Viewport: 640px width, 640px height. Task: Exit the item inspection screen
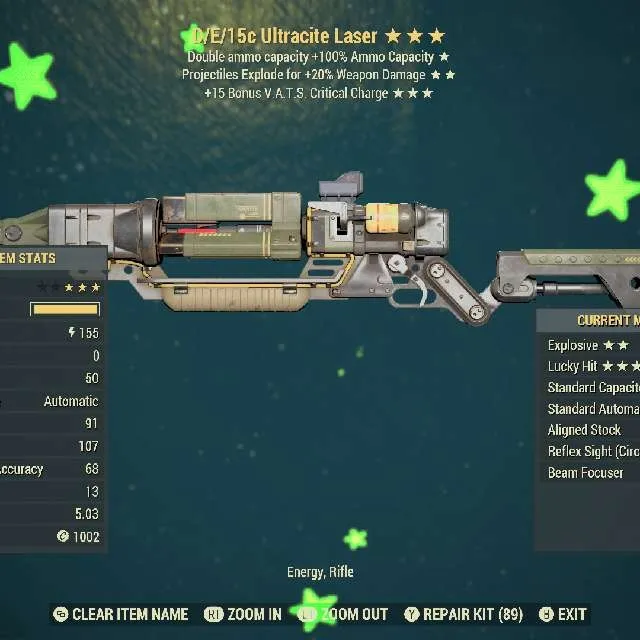(563, 614)
